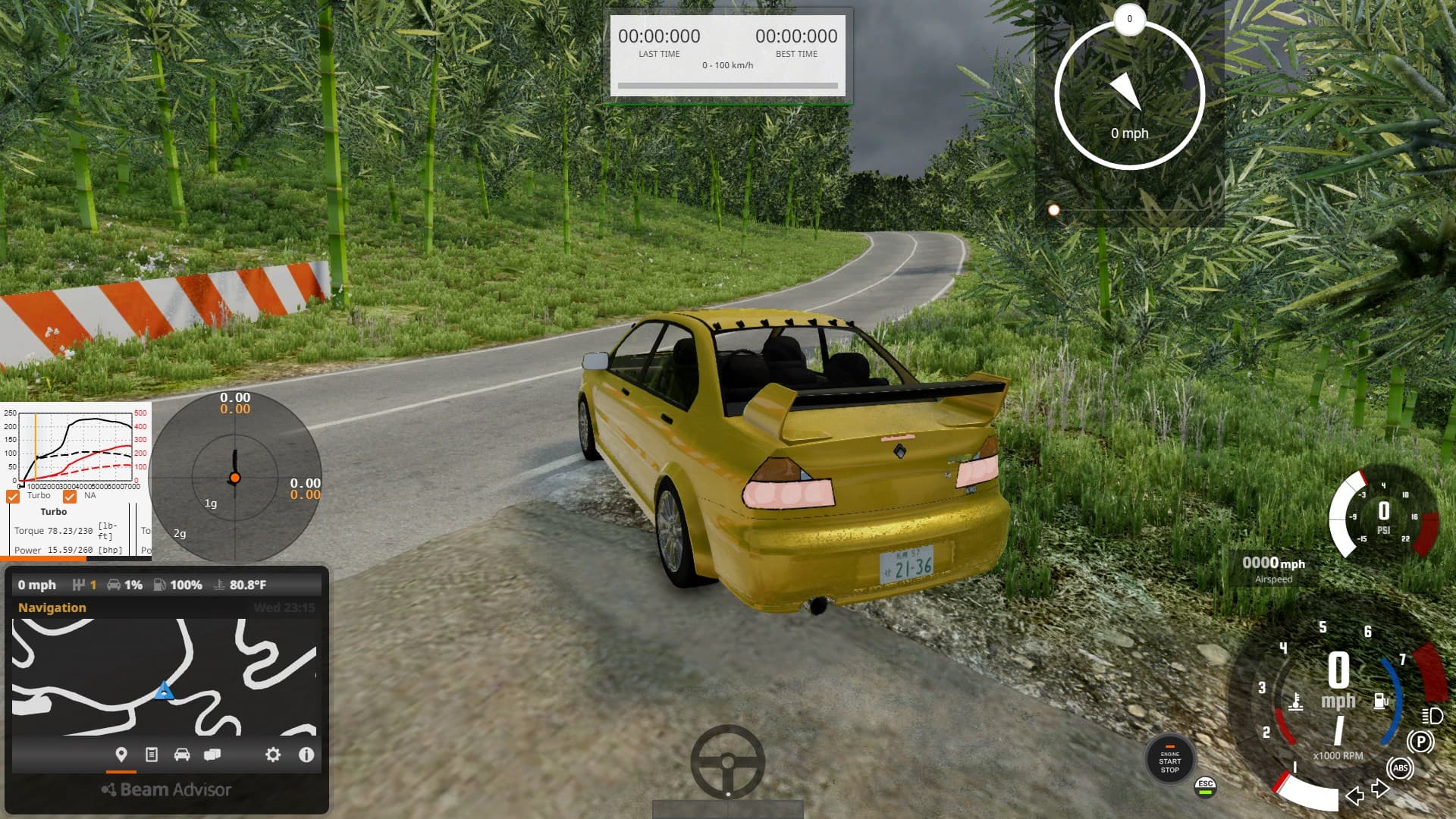Open the chat bubbles tab in Beam Advisor

click(212, 755)
